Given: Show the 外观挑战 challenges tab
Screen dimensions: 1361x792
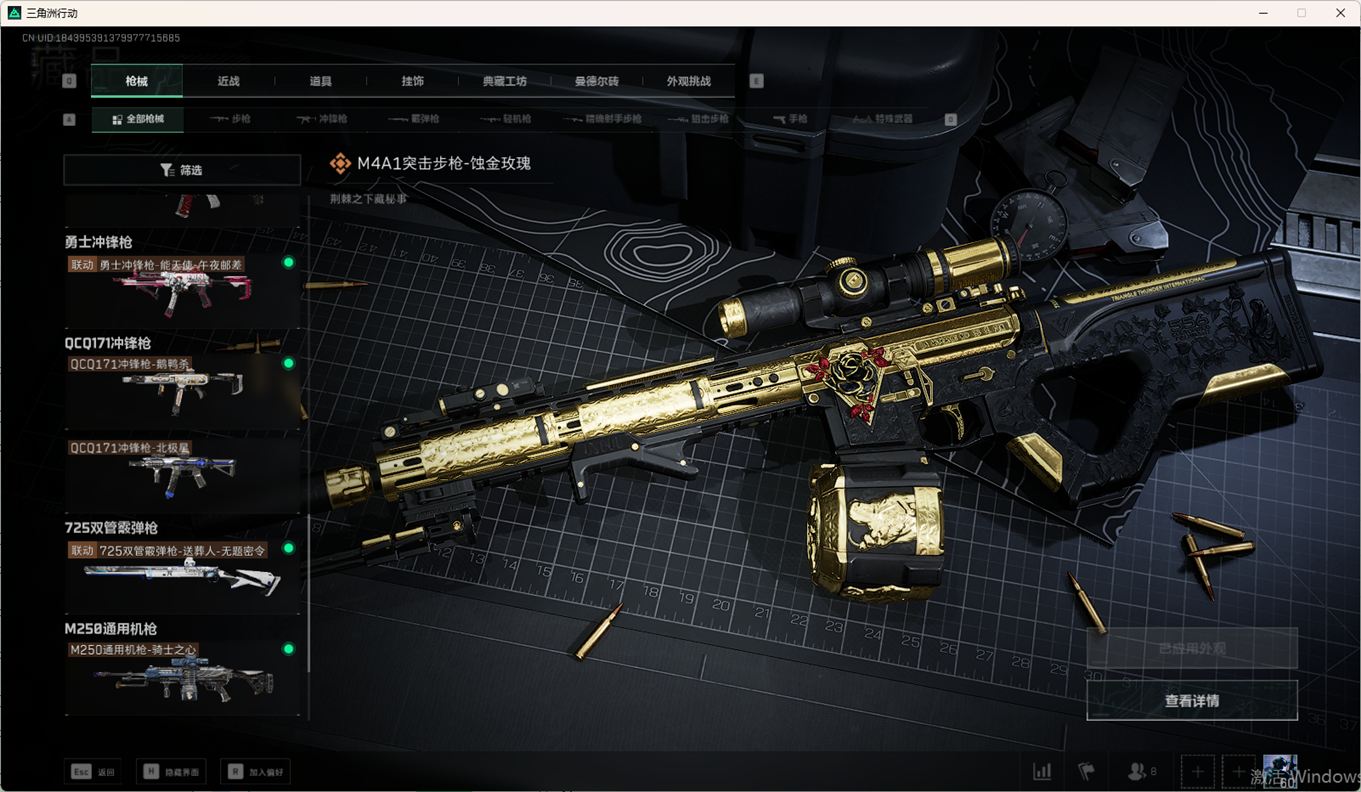Looking at the screenshot, I should (x=689, y=81).
